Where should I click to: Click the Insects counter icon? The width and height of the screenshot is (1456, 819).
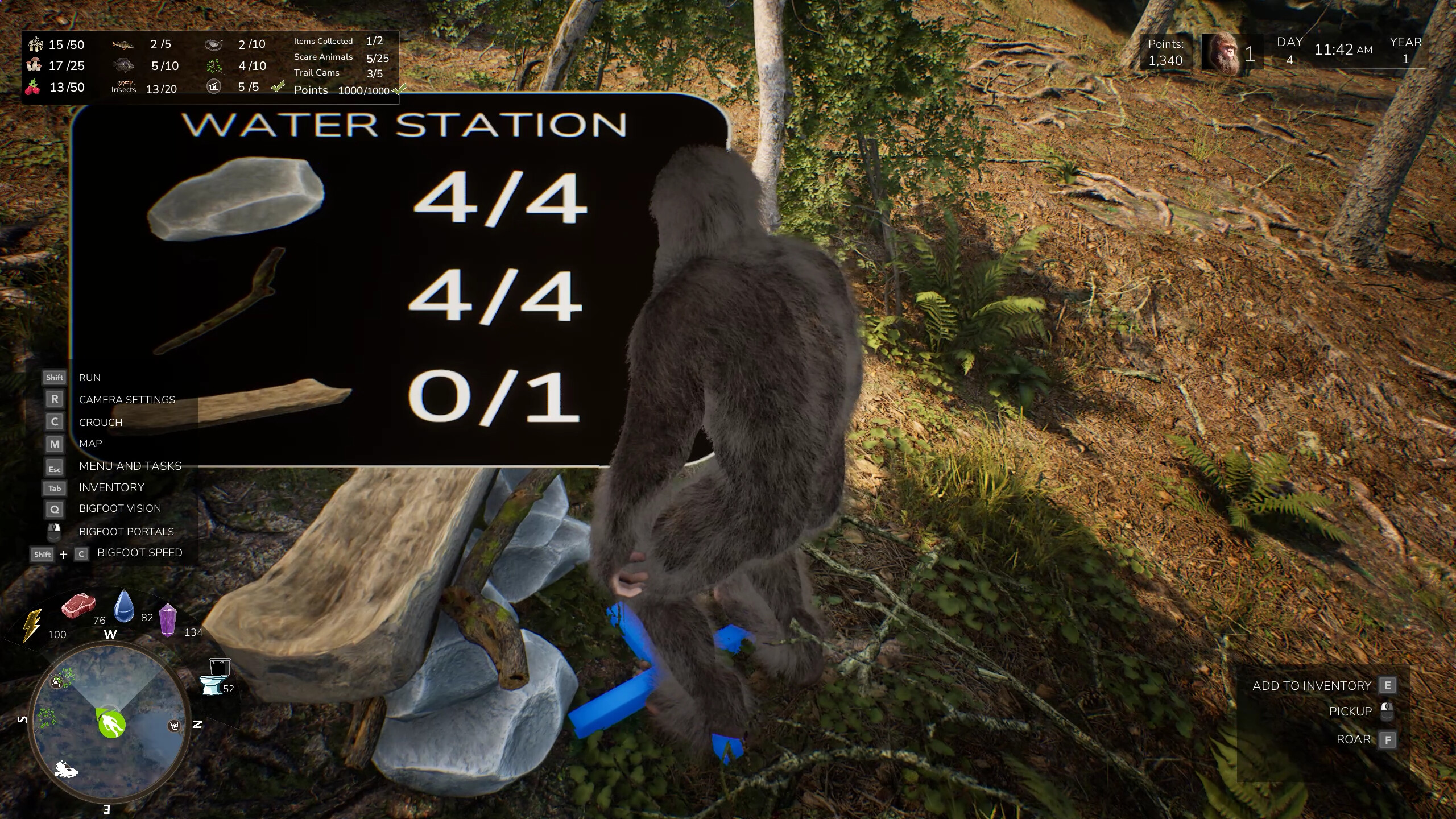[x=123, y=86]
